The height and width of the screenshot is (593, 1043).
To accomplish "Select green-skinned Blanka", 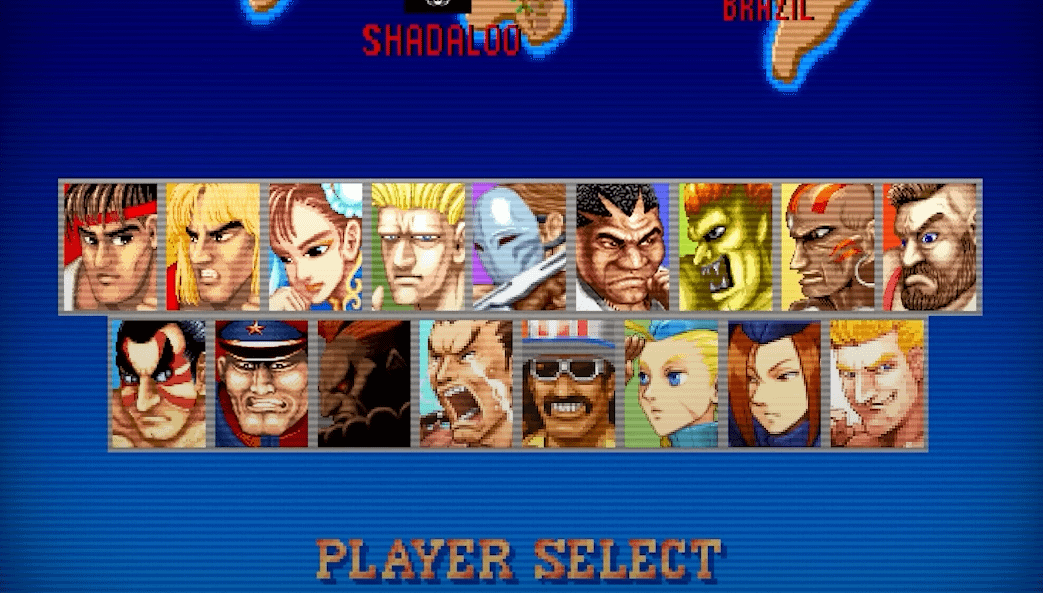I will pos(725,246).
